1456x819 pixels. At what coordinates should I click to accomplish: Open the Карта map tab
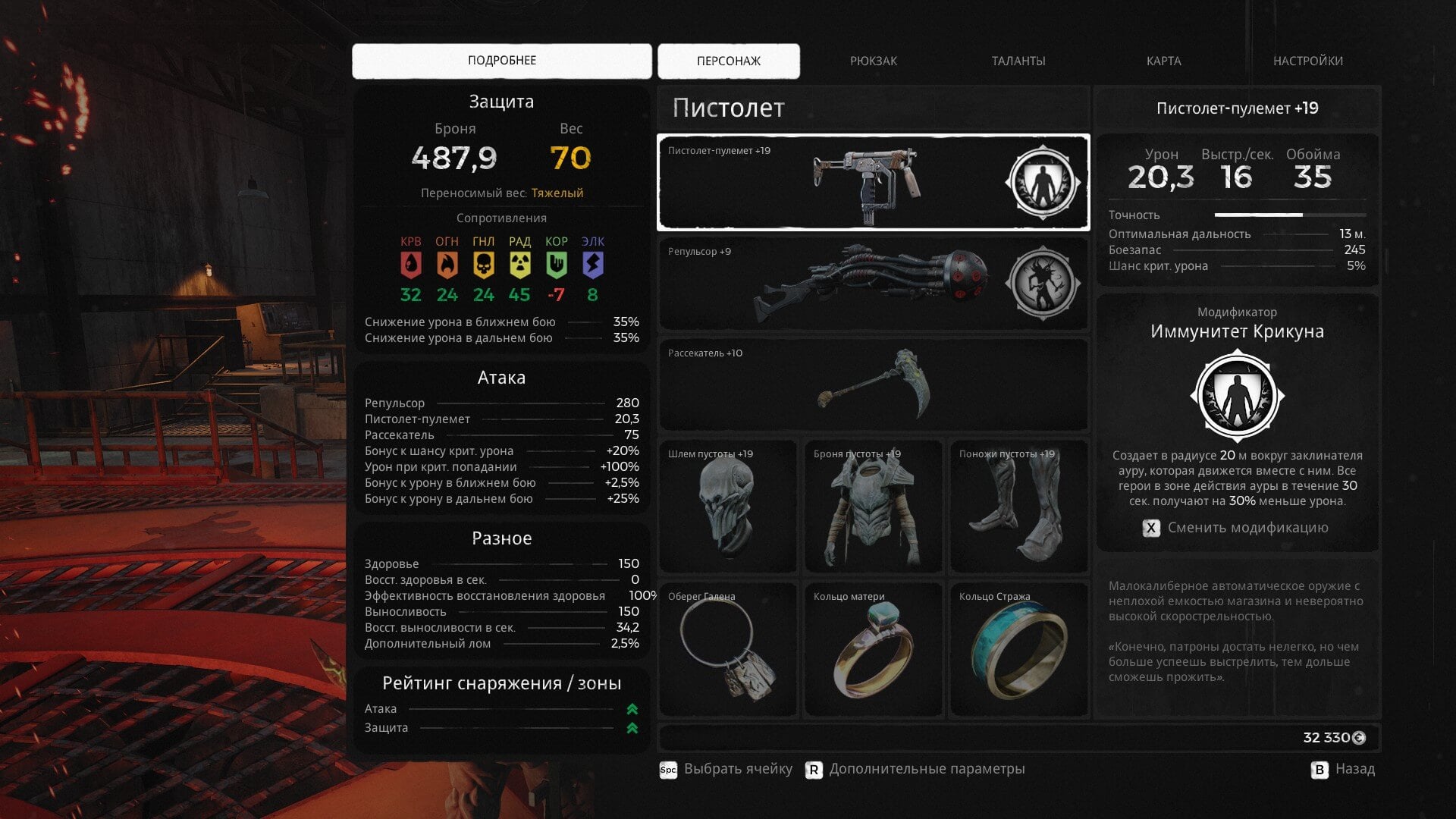(x=1163, y=61)
